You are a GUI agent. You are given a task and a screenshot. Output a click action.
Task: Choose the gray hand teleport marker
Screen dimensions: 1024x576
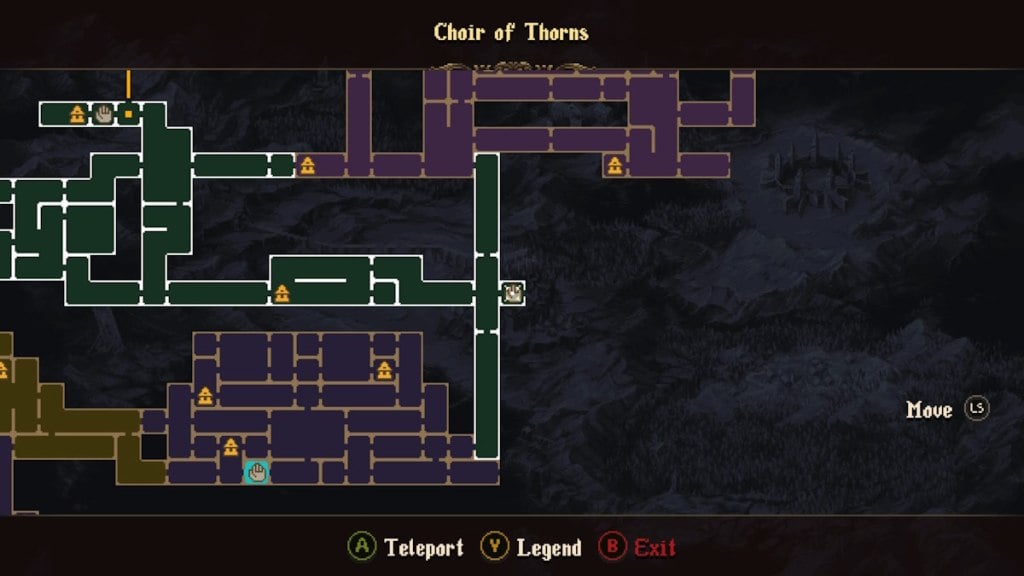pos(103,114)
